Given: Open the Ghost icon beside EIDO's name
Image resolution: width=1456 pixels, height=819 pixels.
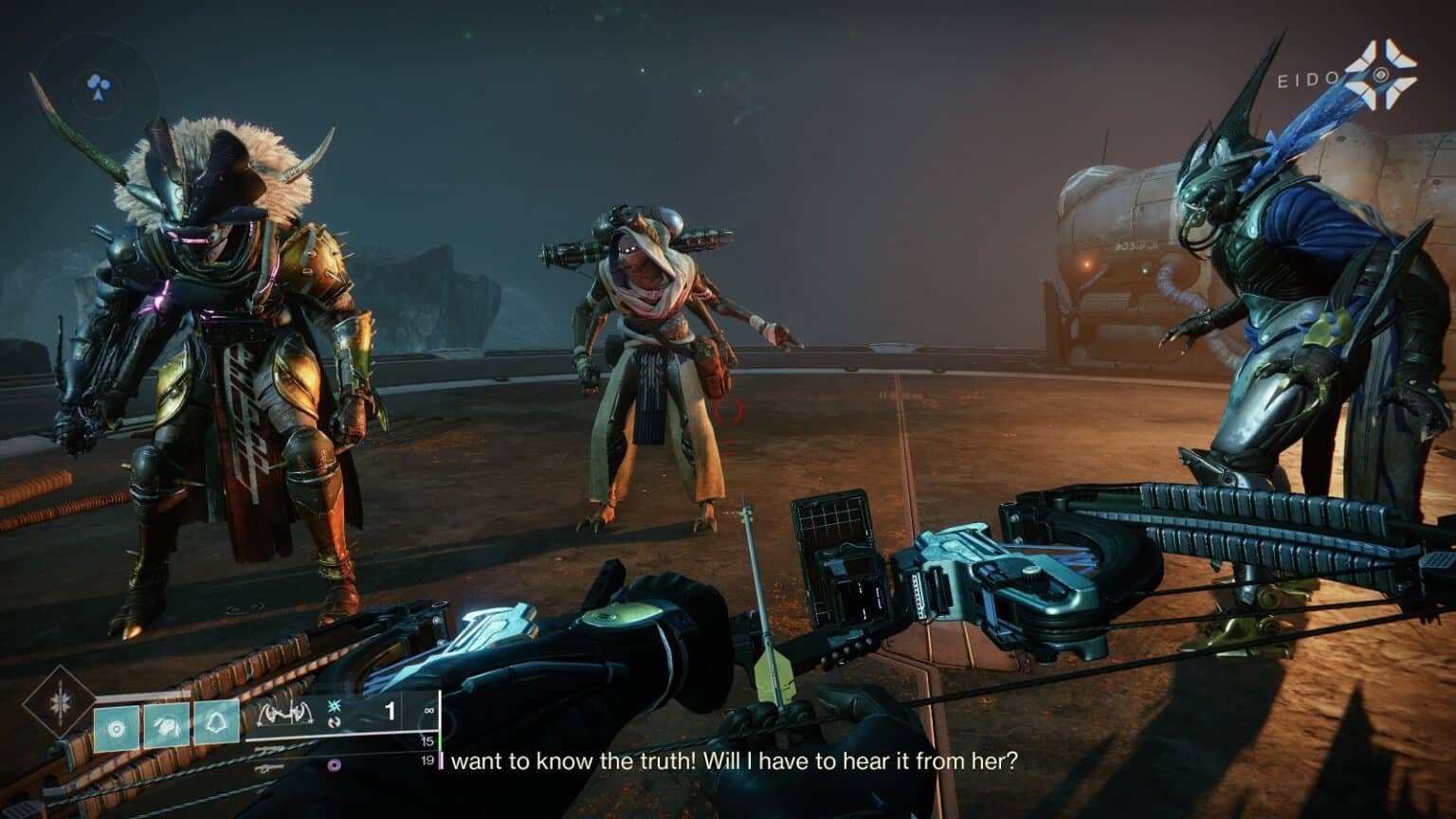Looking at the screenshot, I should [x=1380, y=77].
